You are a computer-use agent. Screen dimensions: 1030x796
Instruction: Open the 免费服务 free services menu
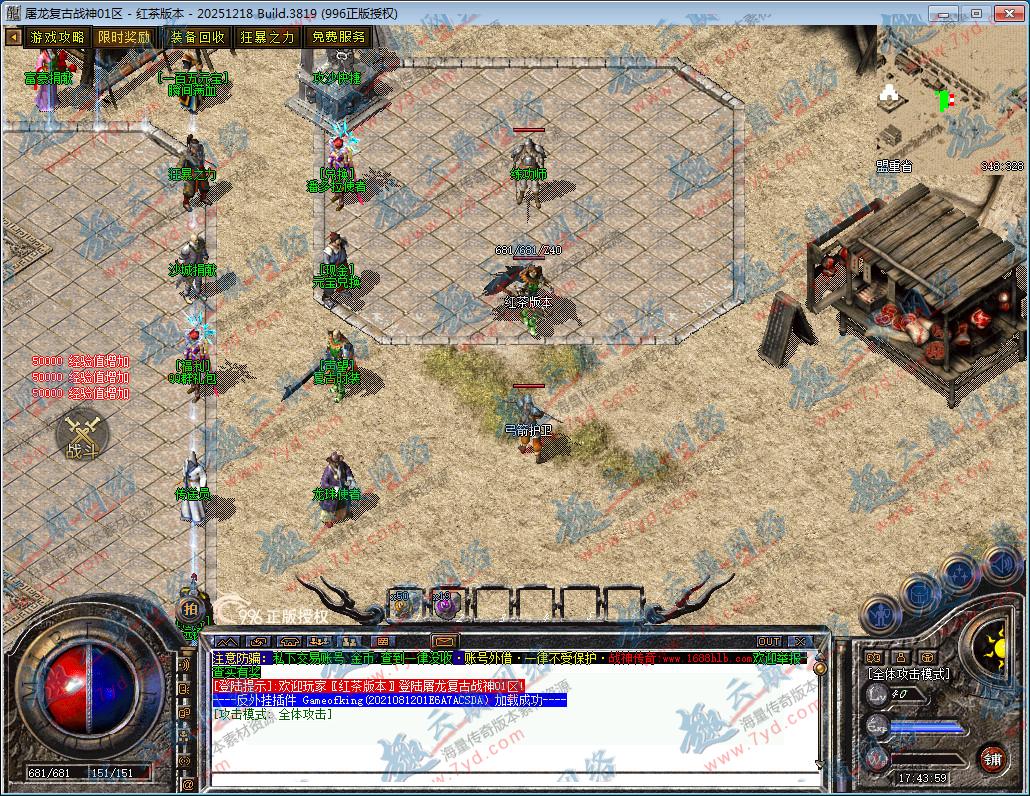338,37
